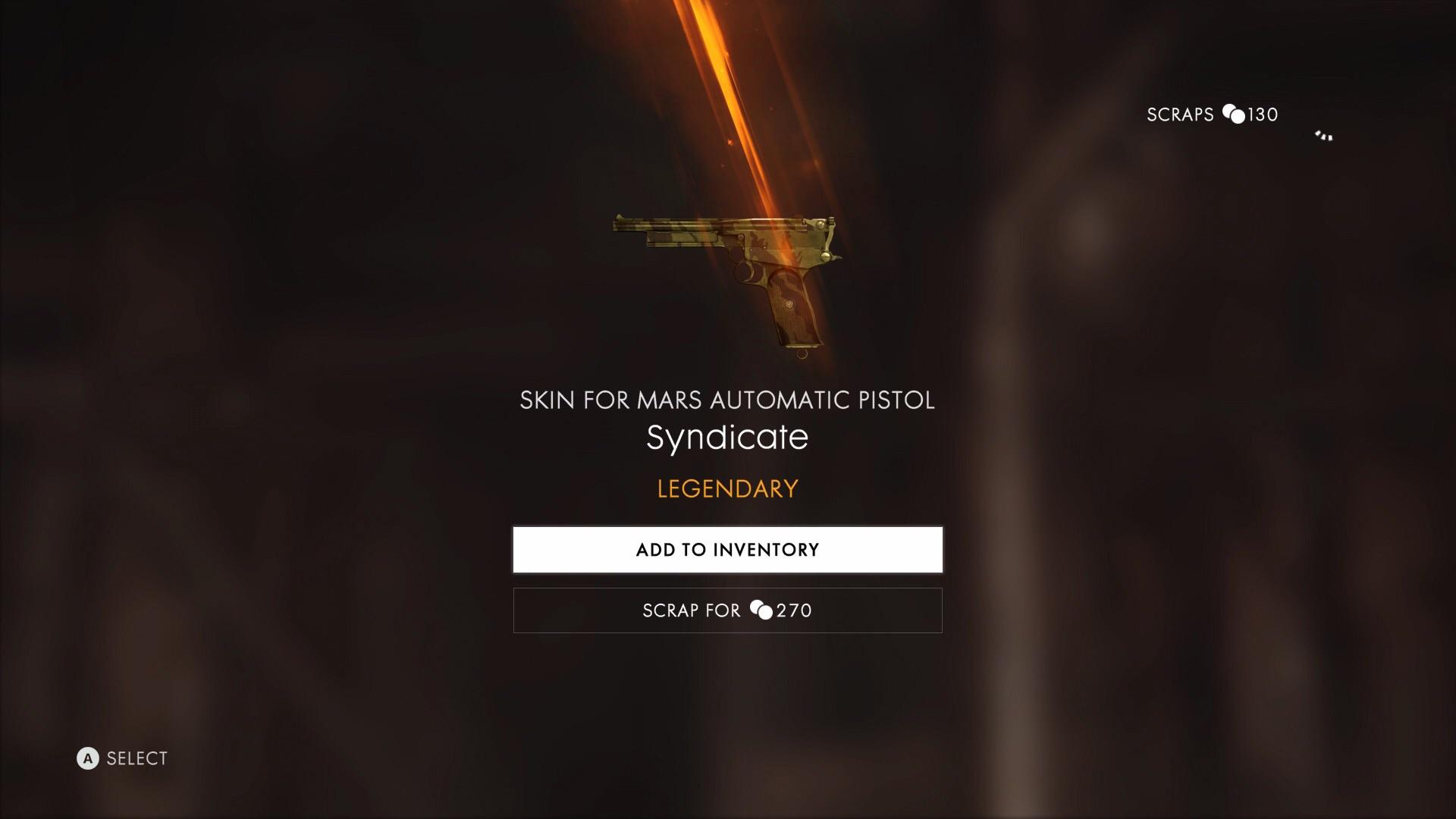Viewport: 1456px width, 819px height.
Task: Toggle focus onto the LEGENDARY rarity label
Action: coord(727,488)
